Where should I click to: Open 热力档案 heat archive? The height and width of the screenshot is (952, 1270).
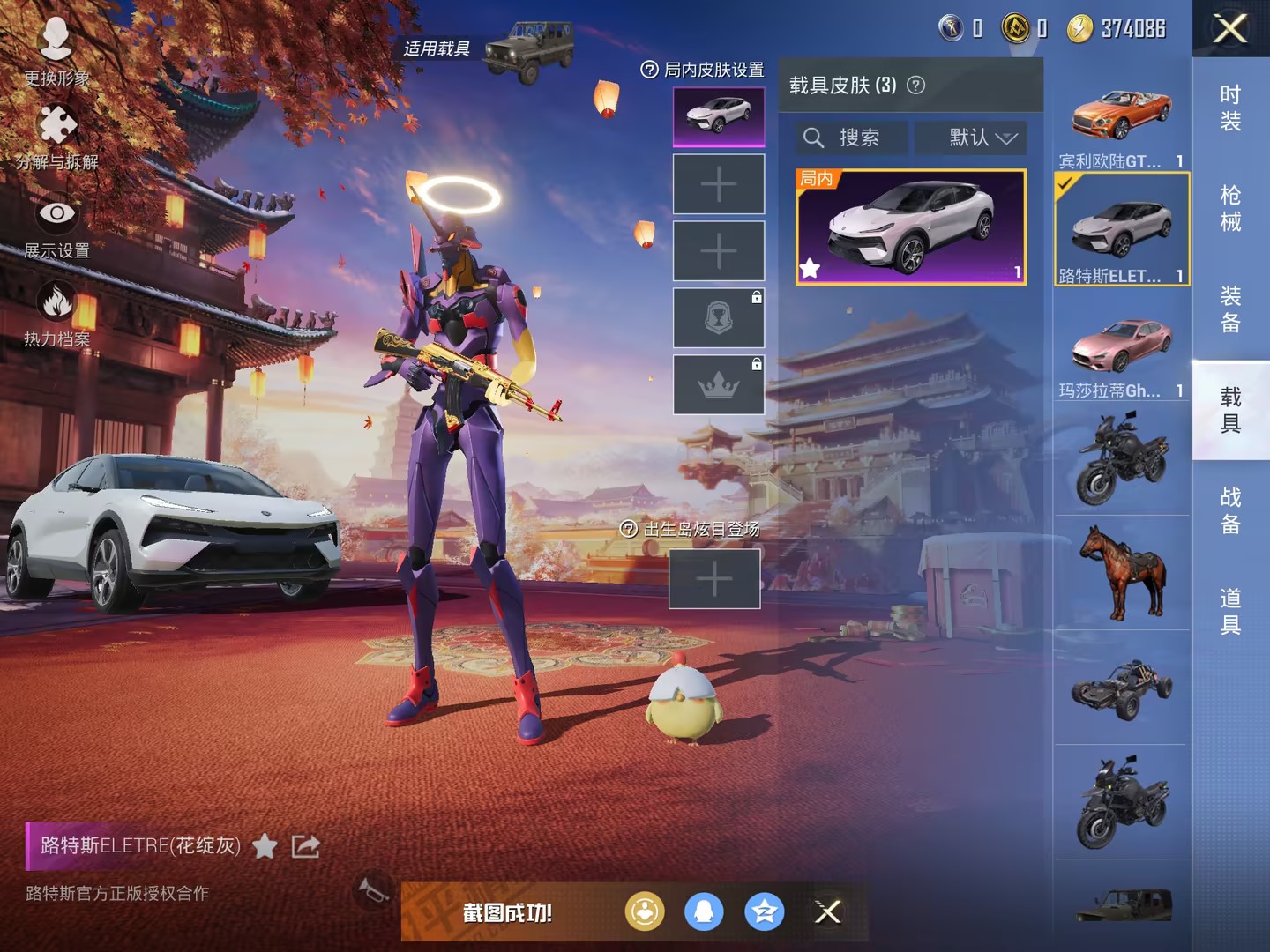tap(56, 314)
